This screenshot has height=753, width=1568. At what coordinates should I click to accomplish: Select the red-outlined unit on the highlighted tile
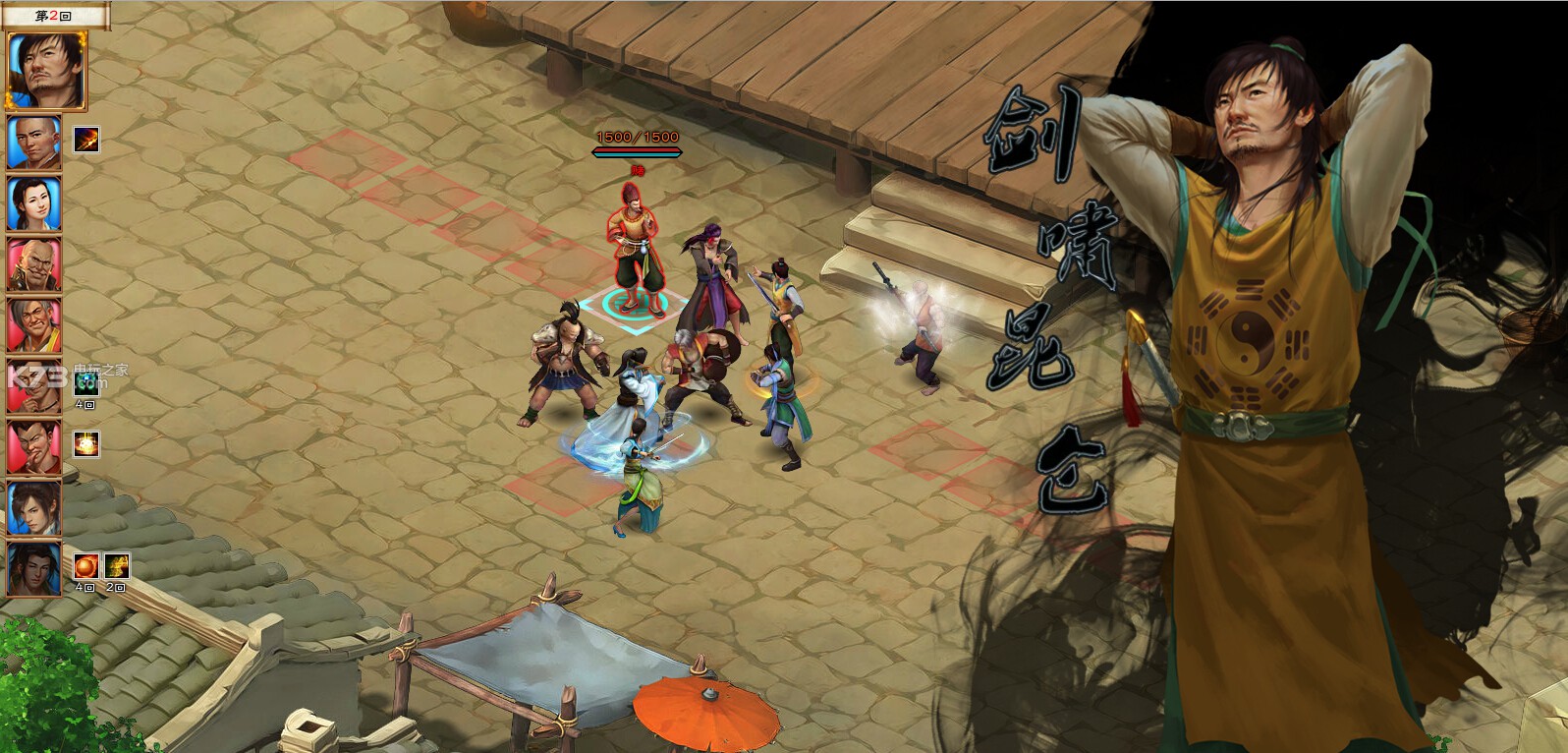[635, 246]
